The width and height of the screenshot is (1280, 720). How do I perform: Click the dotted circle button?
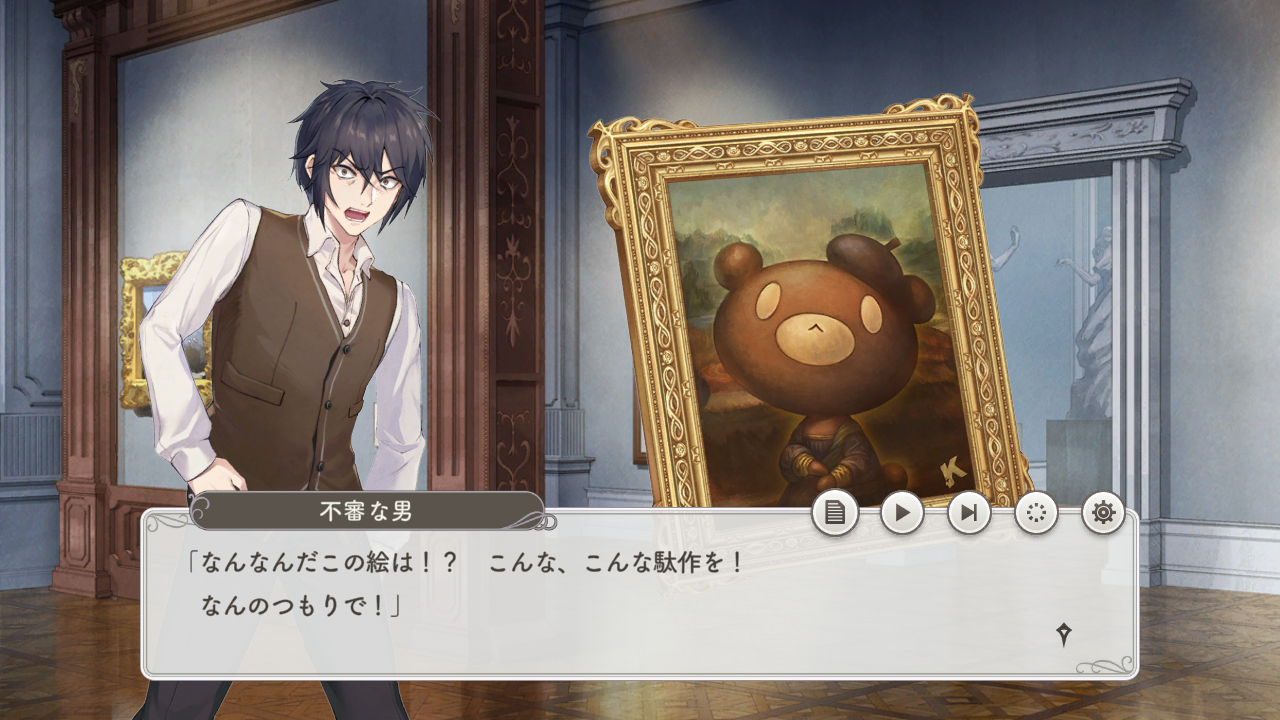(1036, 513)
